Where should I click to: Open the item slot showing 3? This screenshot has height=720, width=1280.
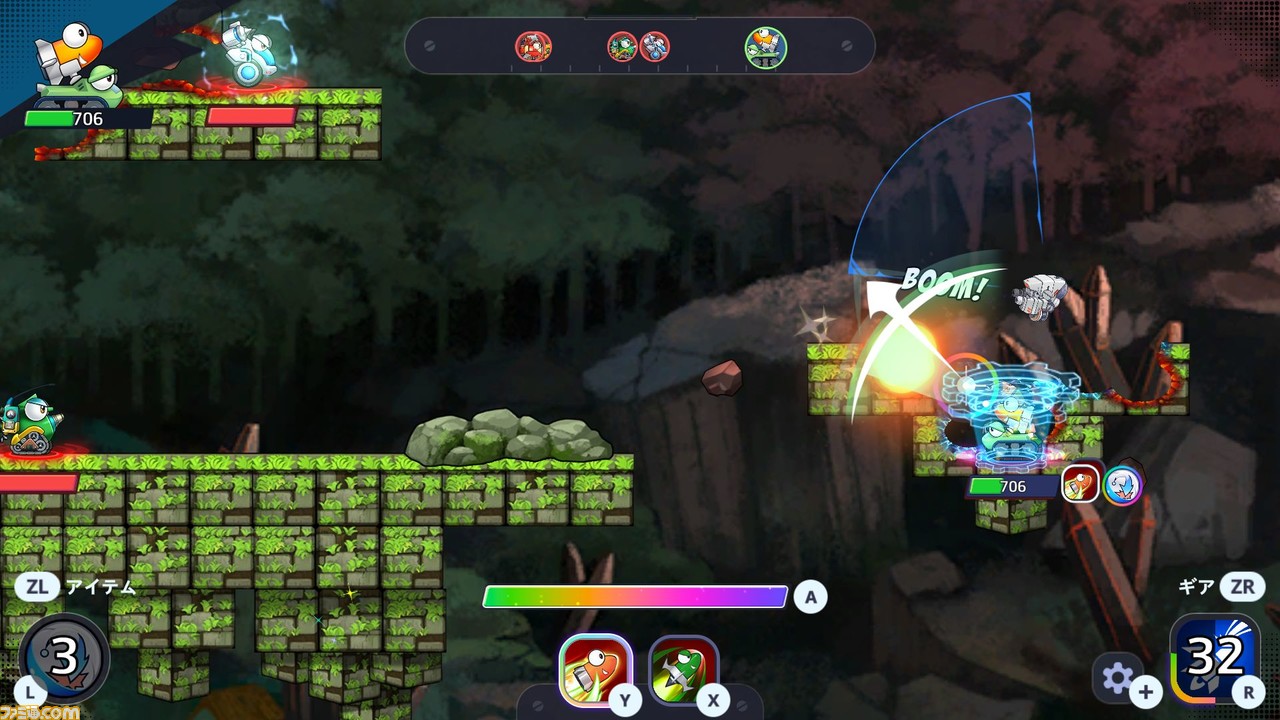(64, 657)
